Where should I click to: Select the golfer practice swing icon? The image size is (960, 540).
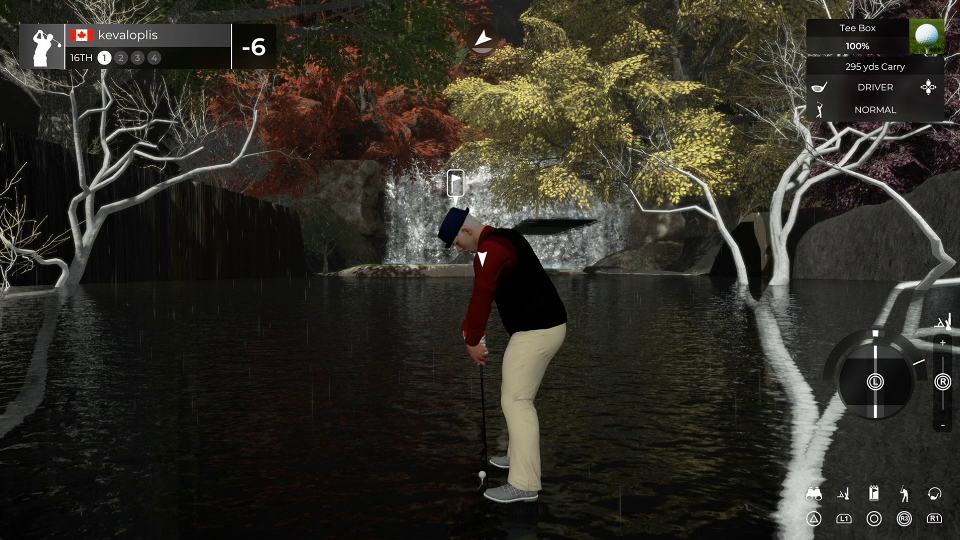point(904,494)
